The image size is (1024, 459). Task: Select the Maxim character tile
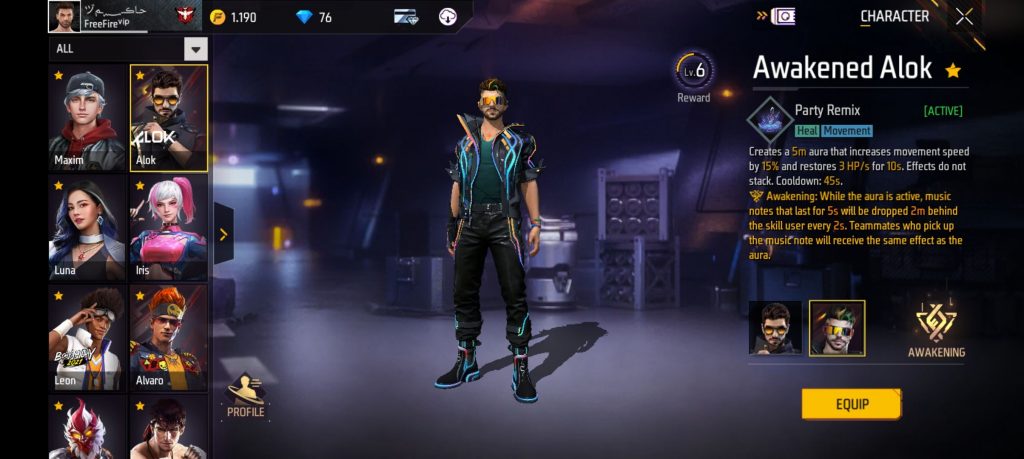click(x=88, y=118)
